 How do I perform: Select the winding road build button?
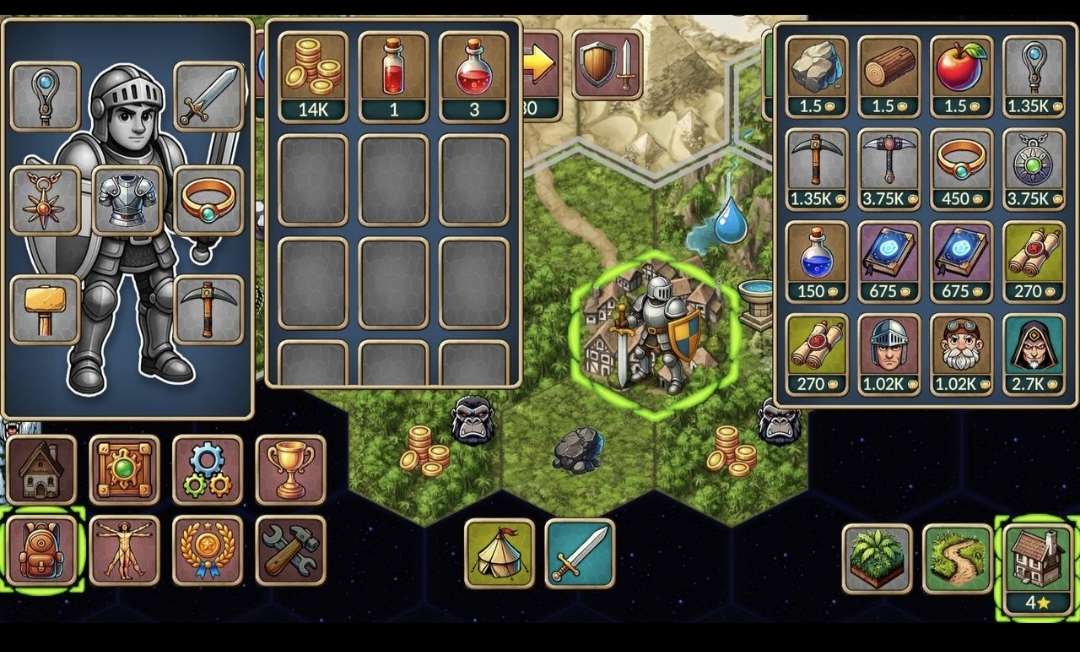(x=957, y=558)
